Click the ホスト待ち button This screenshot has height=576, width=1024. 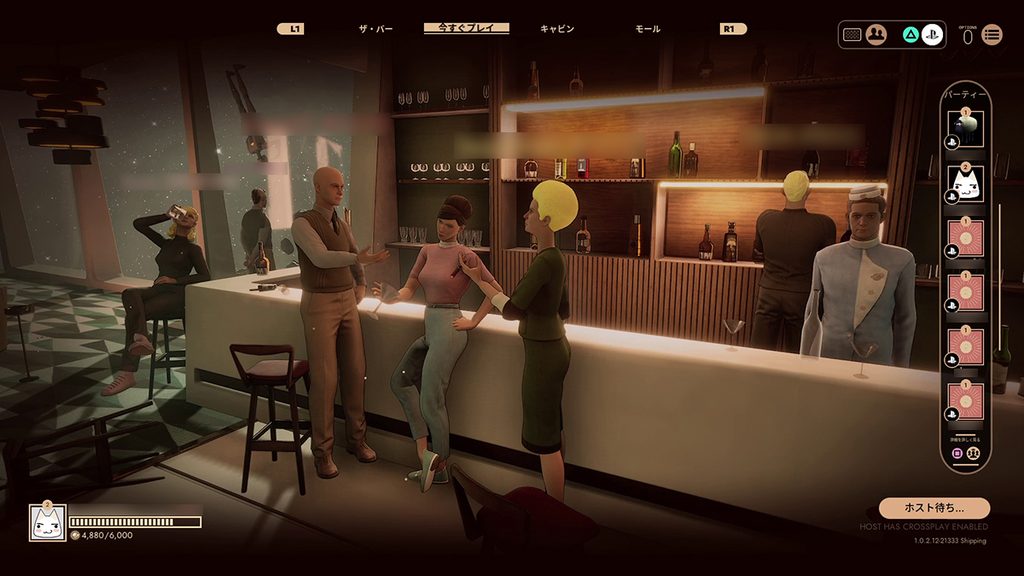[x=934, y=508]
